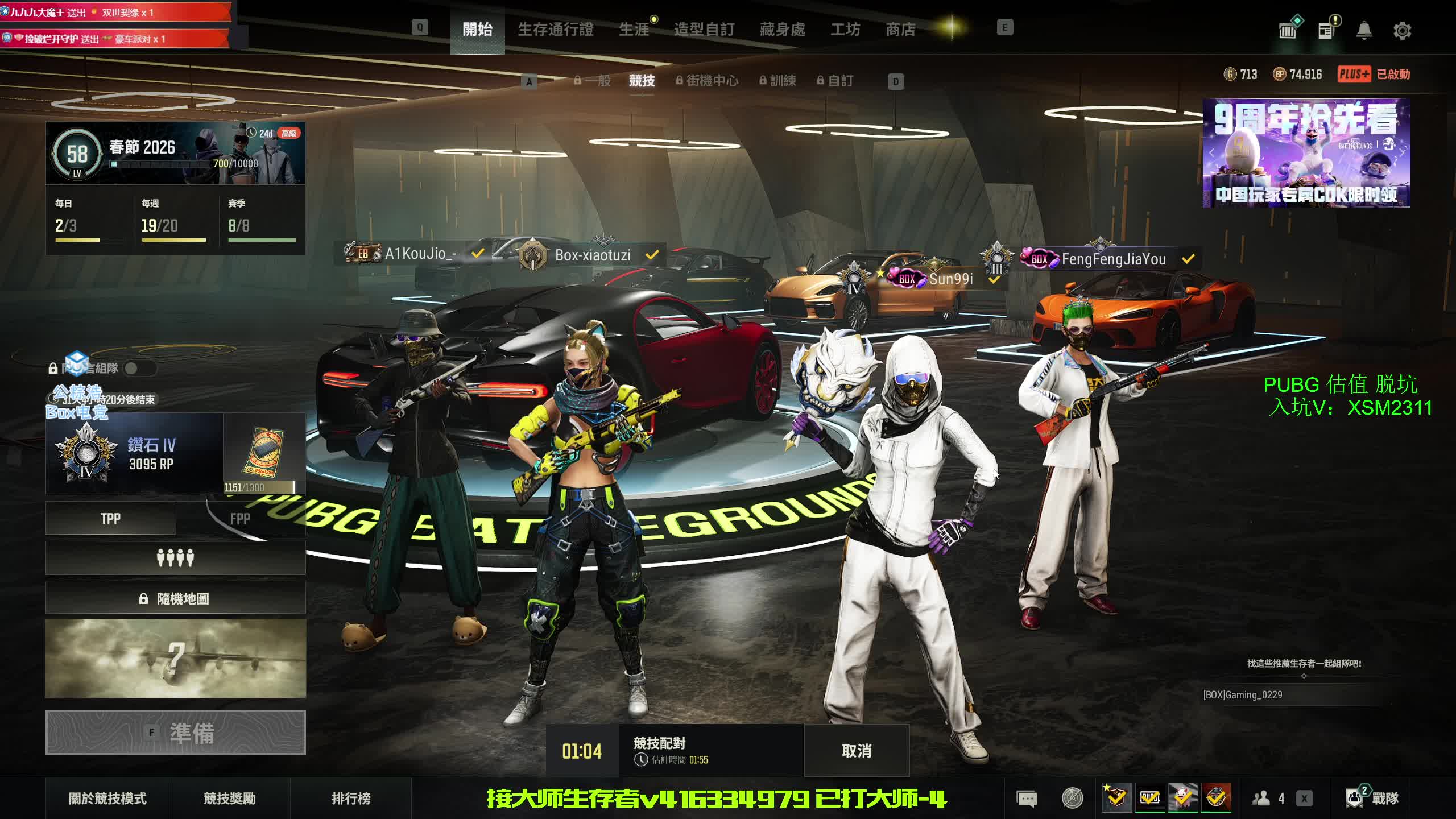The width and height of the screenshot is (1456, 819).
Task: Show notifications via the bell icon
Action: (1364, 31)
